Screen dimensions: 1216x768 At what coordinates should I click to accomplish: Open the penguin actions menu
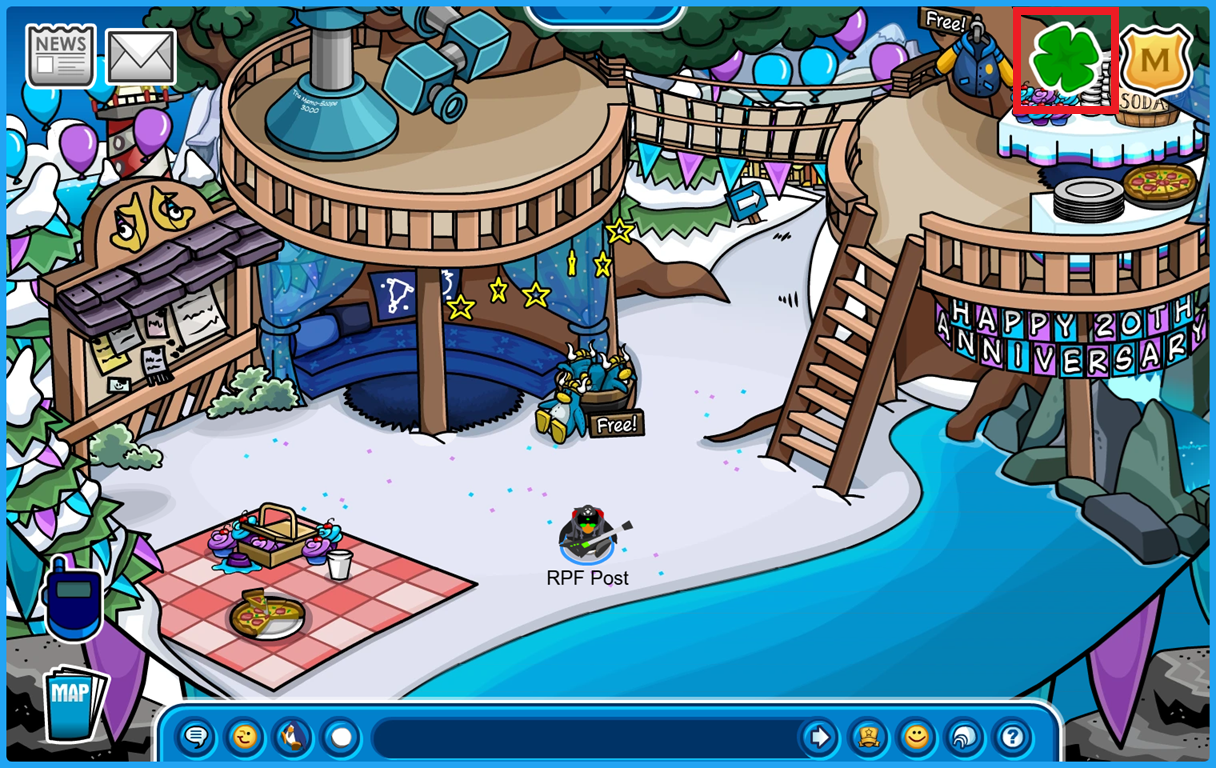point(292,738)
